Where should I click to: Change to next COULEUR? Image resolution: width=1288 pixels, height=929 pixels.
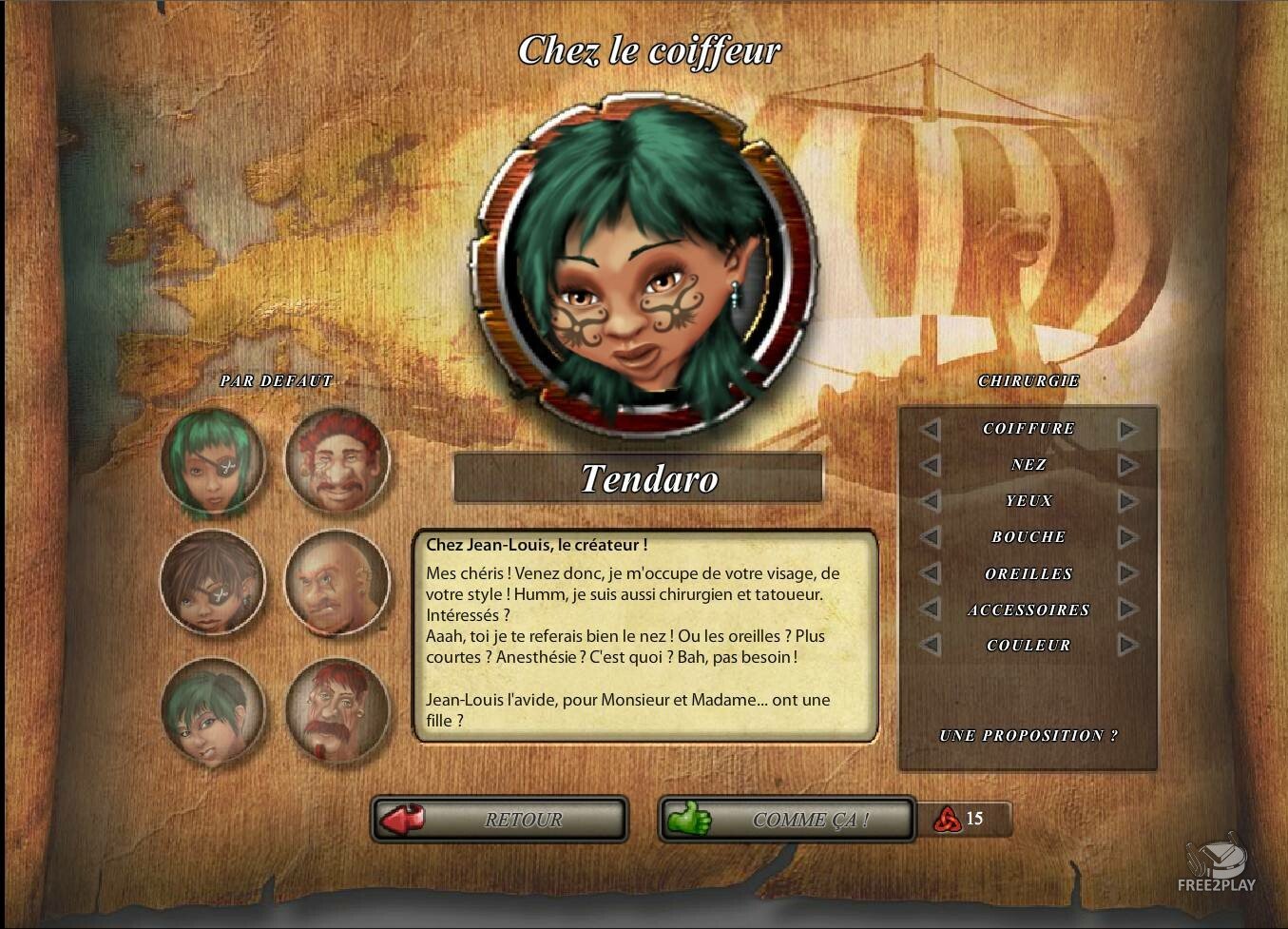coord(1127,646)
